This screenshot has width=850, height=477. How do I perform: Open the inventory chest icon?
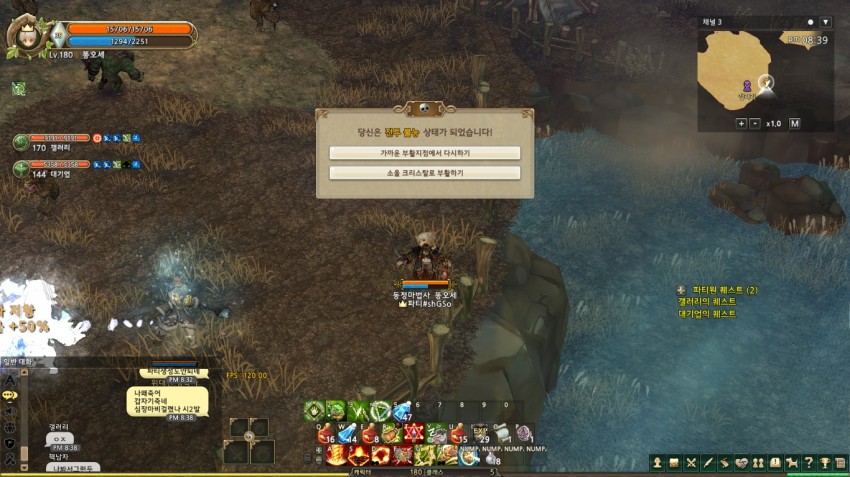[674, 462]
